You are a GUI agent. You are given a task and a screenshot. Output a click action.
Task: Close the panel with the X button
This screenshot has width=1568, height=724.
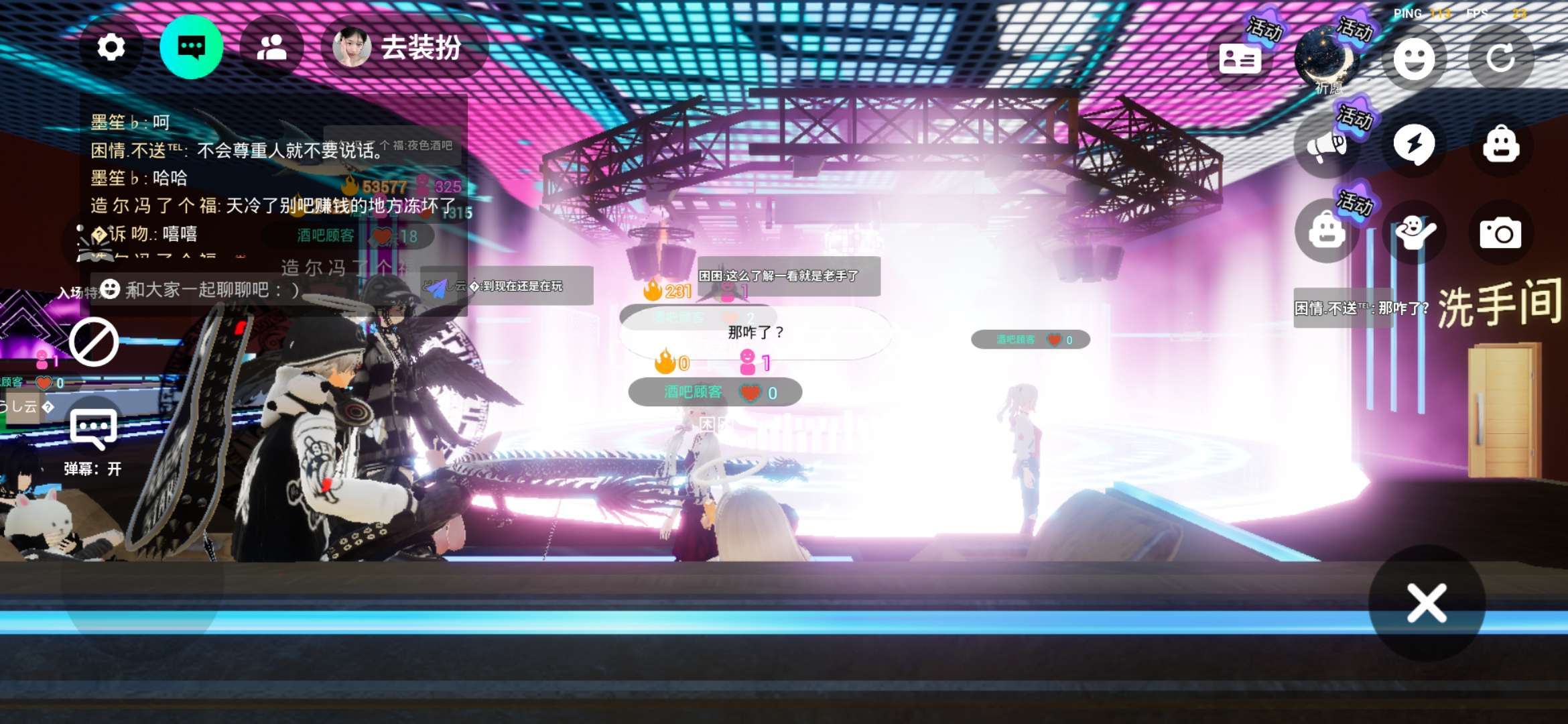(x=1427, y=603)
